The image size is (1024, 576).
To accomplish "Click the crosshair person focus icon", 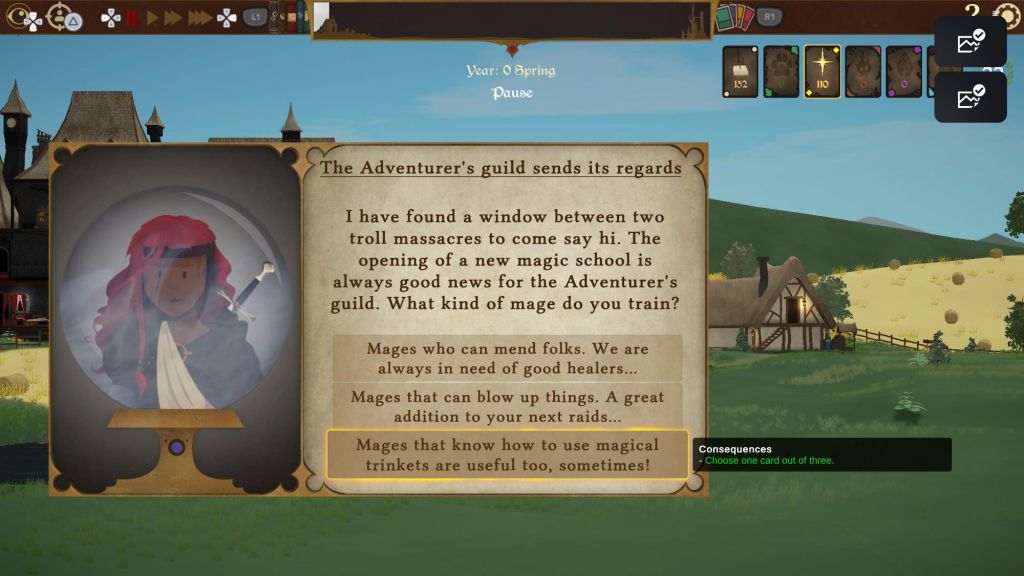I will 60,16.
